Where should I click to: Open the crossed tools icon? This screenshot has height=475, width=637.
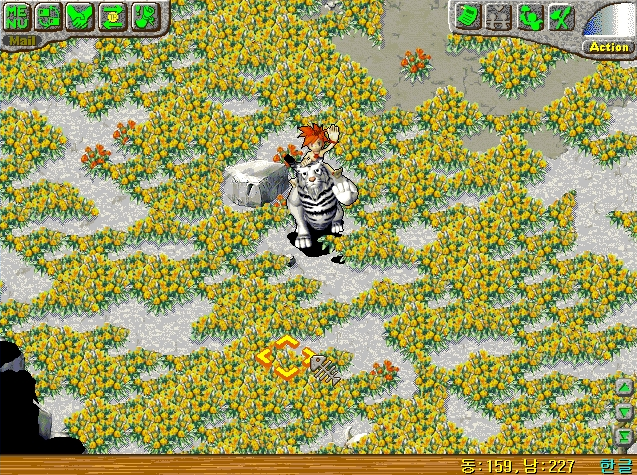[x=562, y=16]
